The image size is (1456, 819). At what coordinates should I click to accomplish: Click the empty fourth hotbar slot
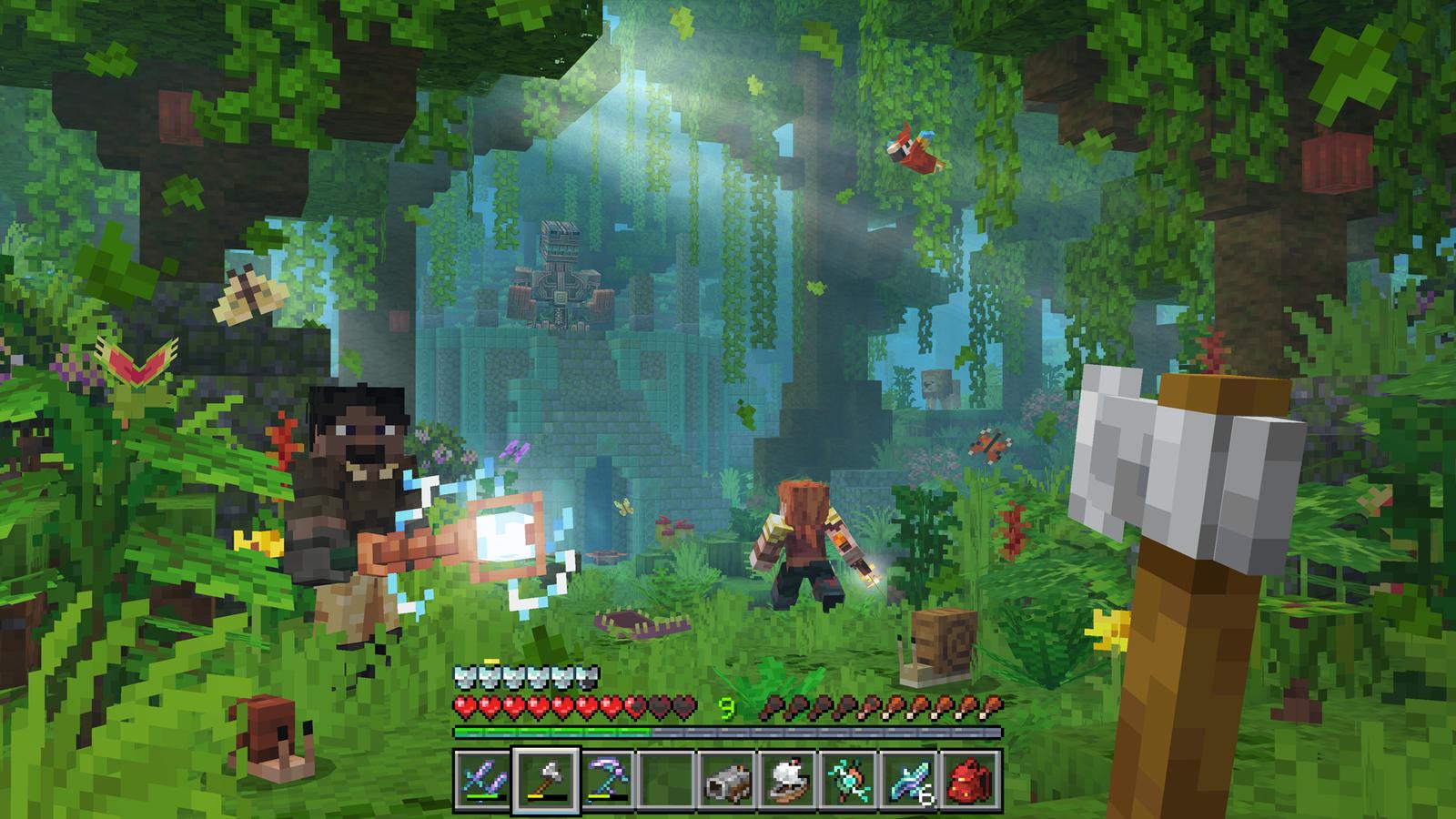[x=666, y=779]
